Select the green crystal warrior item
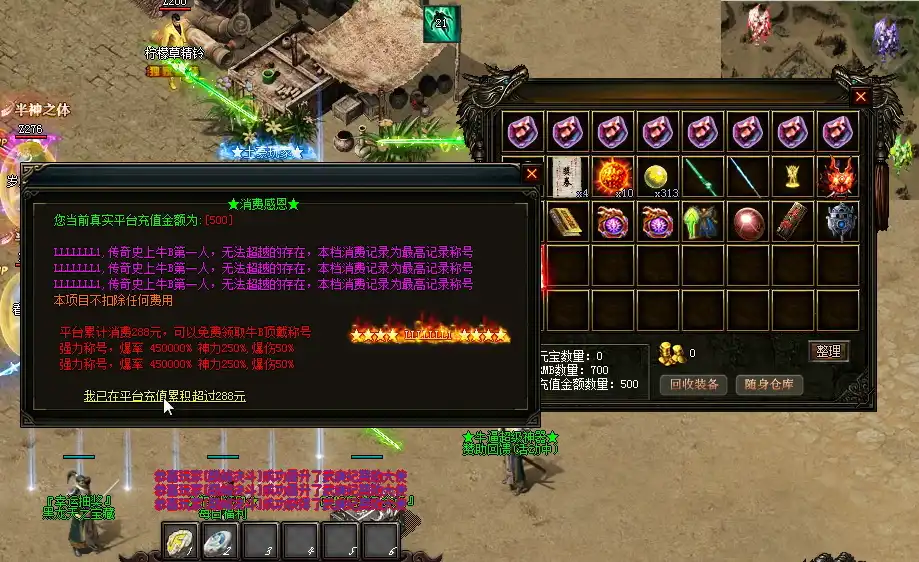The image size is (919, 562). pos(702,221)
